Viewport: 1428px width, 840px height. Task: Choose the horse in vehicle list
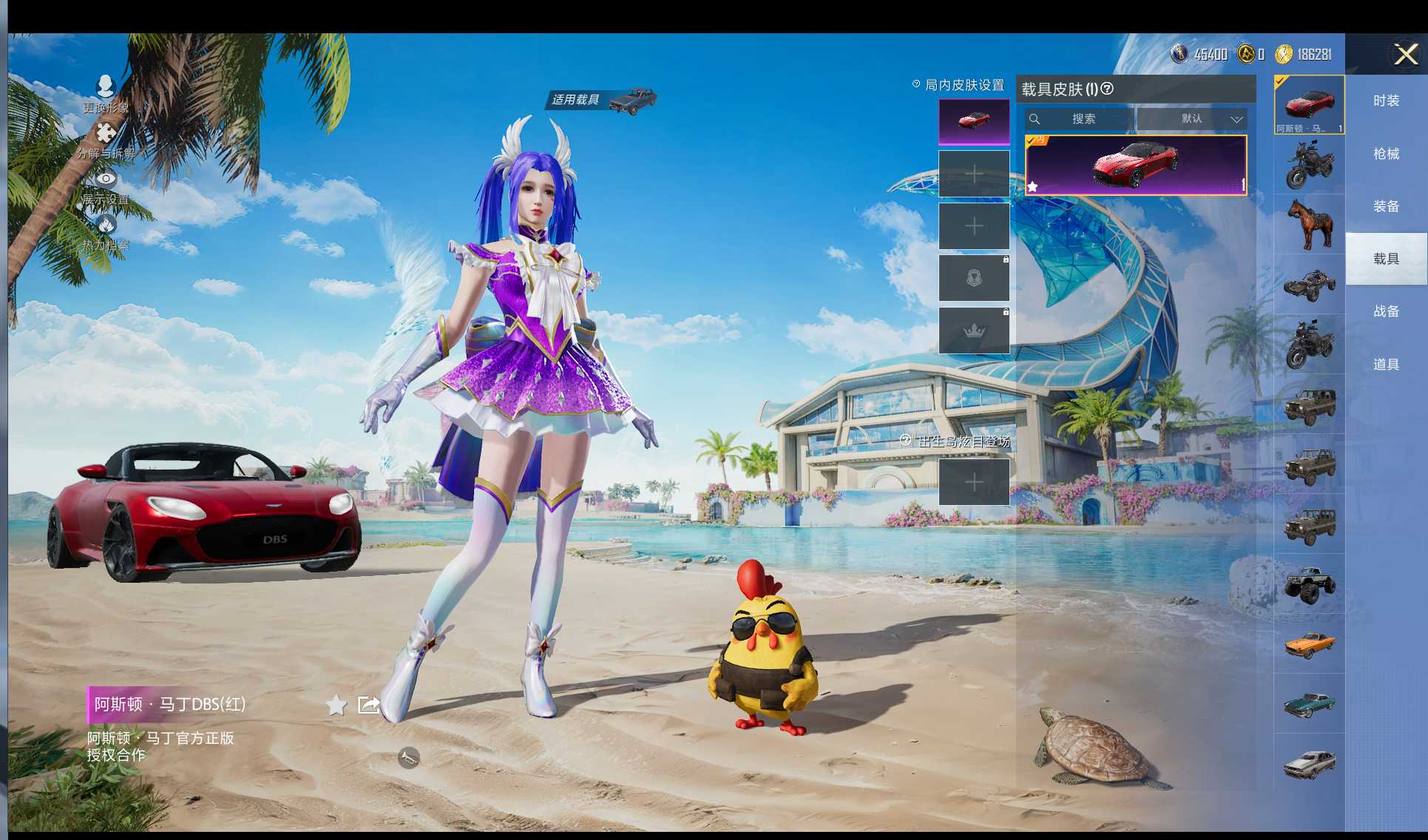(1309, 225)
